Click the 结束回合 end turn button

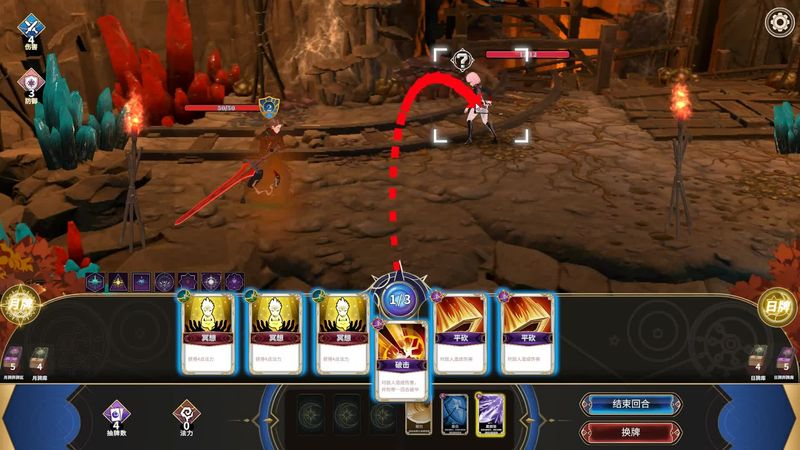click(x=631, y=404)
